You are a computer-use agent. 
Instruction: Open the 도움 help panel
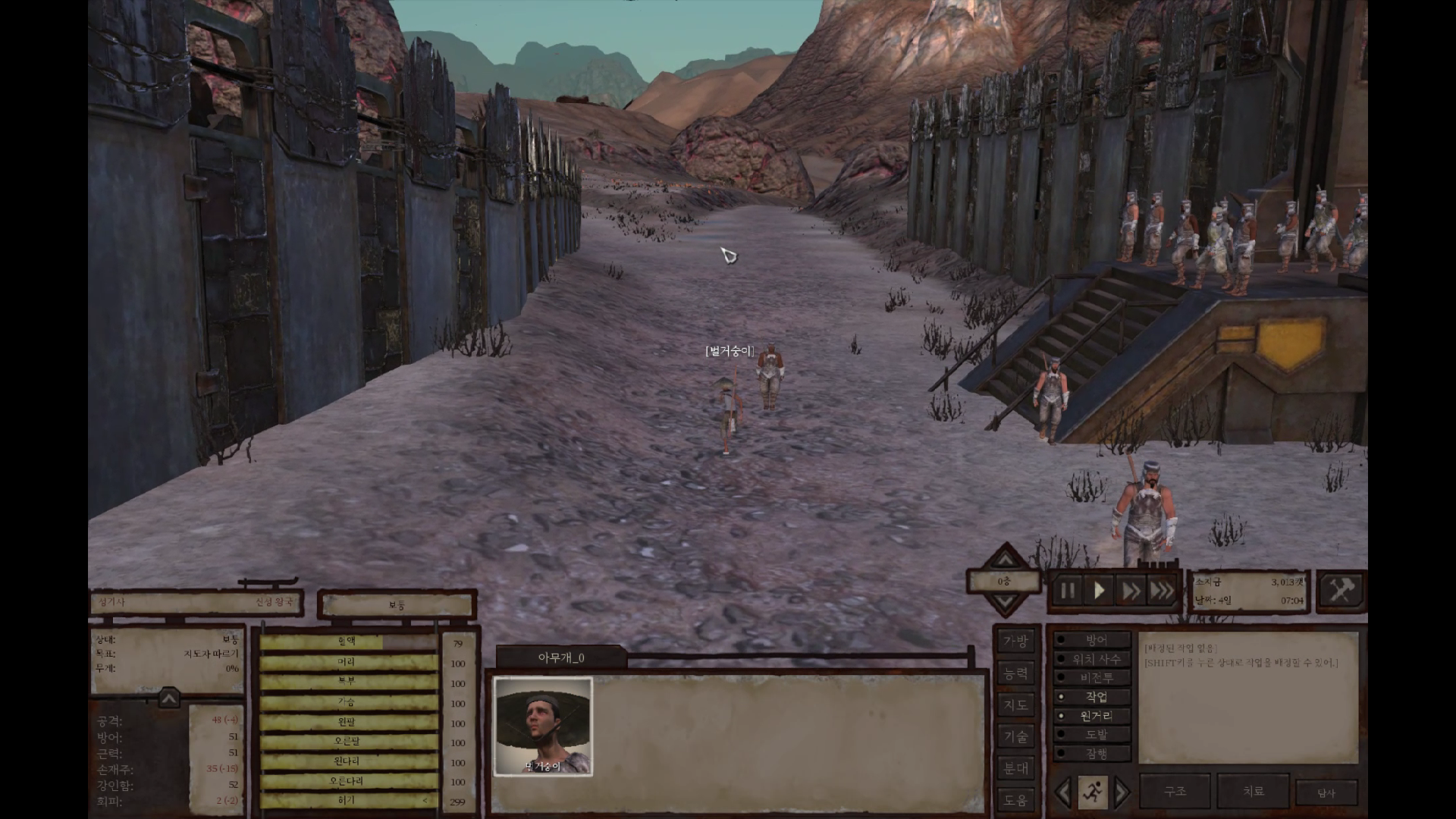[x=1015, y=799]
